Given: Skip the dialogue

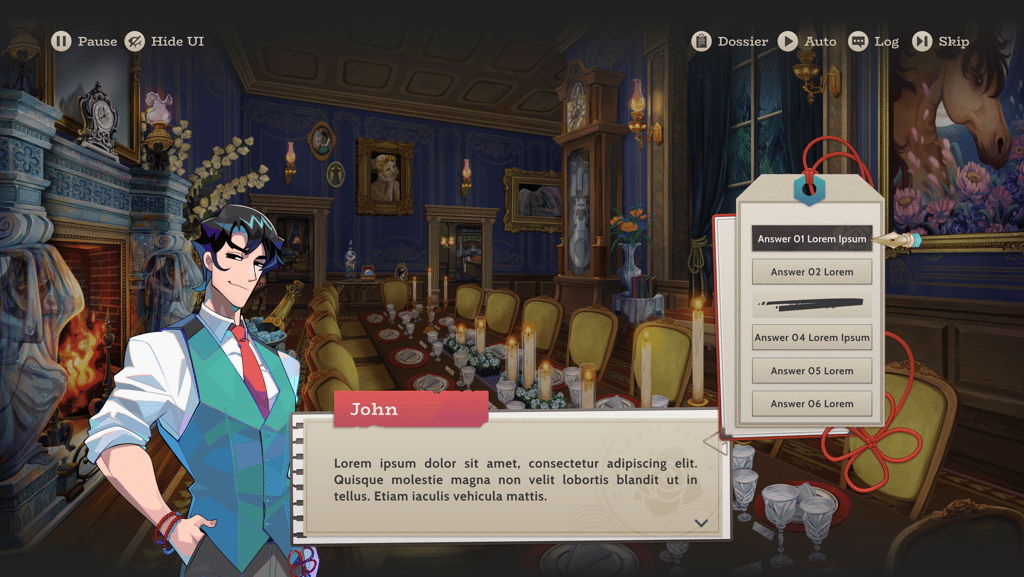Looking at the screenshot, I should pyautogui.click(x=940, y=41).
